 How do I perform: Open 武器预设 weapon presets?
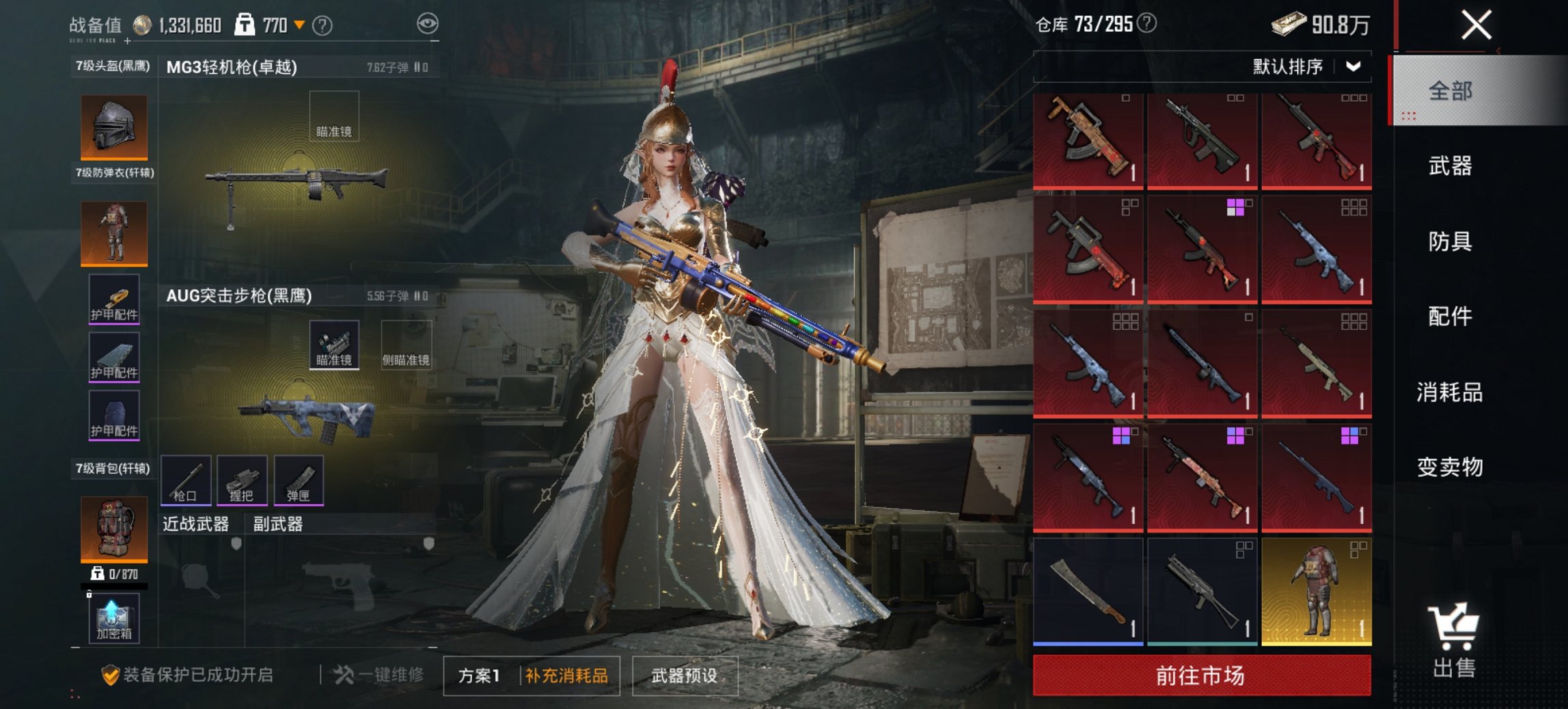(x=686, y=675)
